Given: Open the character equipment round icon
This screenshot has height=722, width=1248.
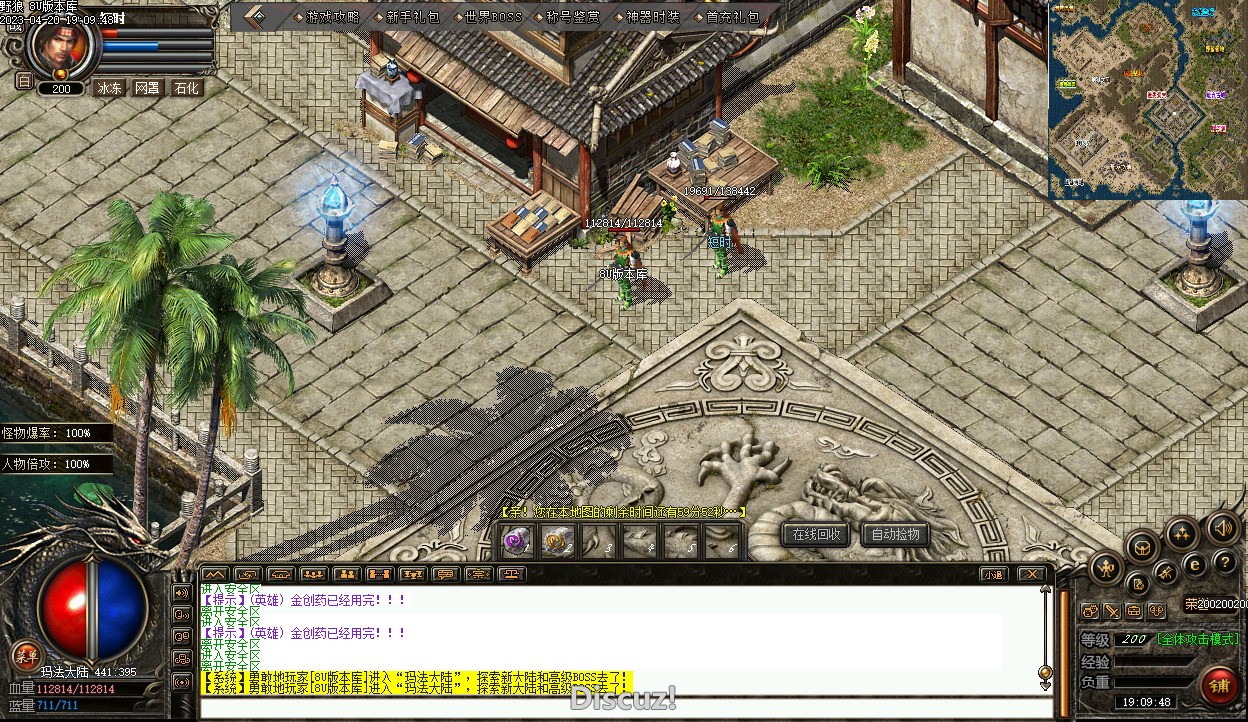Looking at the screenshot, I should pyautogui.click(x=1106, y=569).
